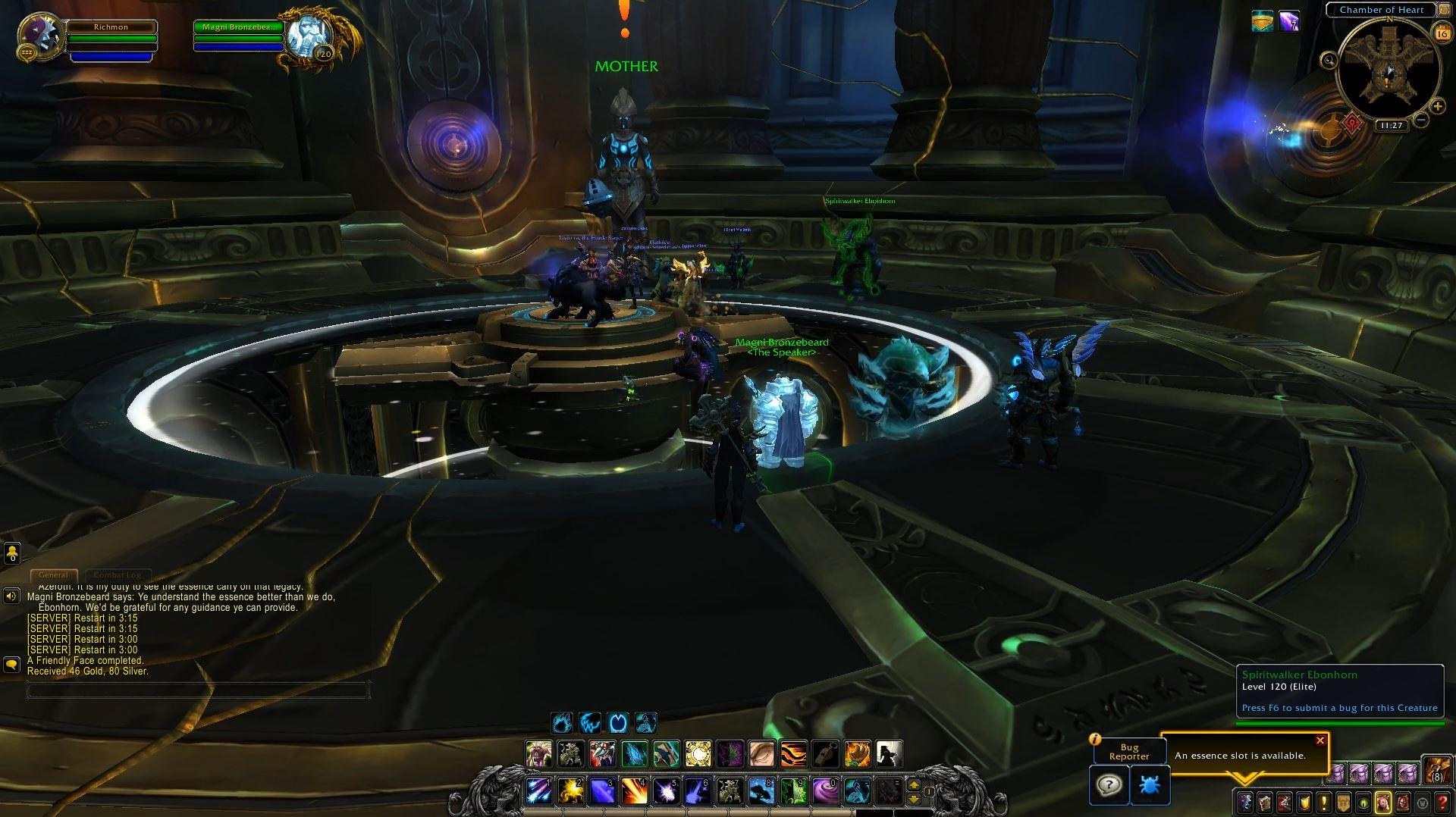Toggle the minimap tracking magnifier button

click(x=1329, y=60)
